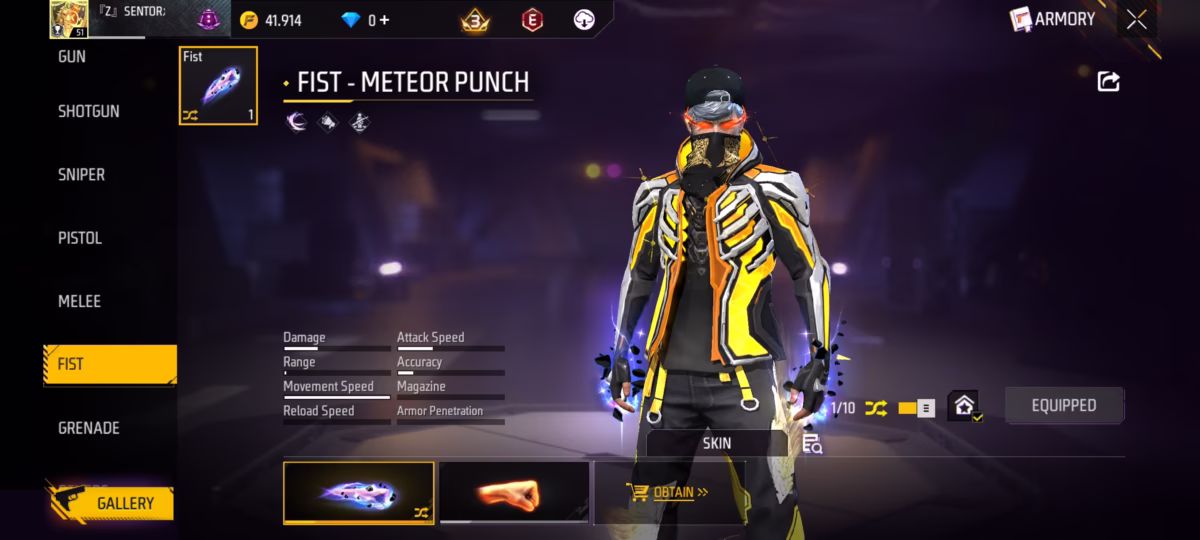This screenshot has height=540, width=1200.
Task: Open the skin details magnifier icon
Action: (x=811, y=443)
